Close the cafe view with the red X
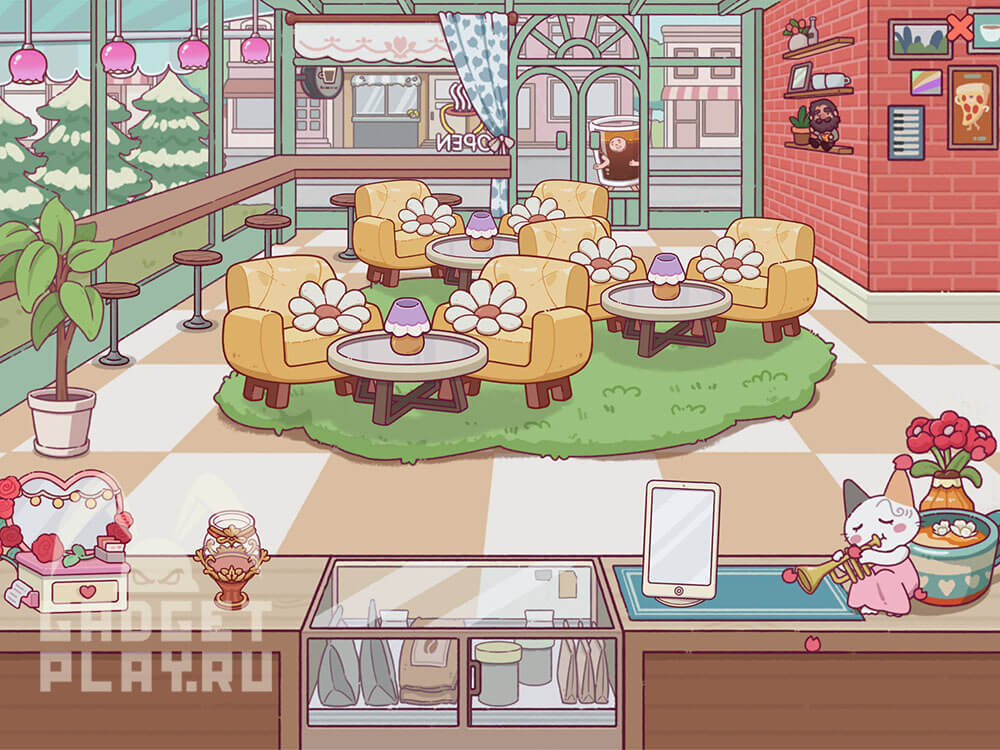This screenshot has width=1000, height=750. [959, 28]
